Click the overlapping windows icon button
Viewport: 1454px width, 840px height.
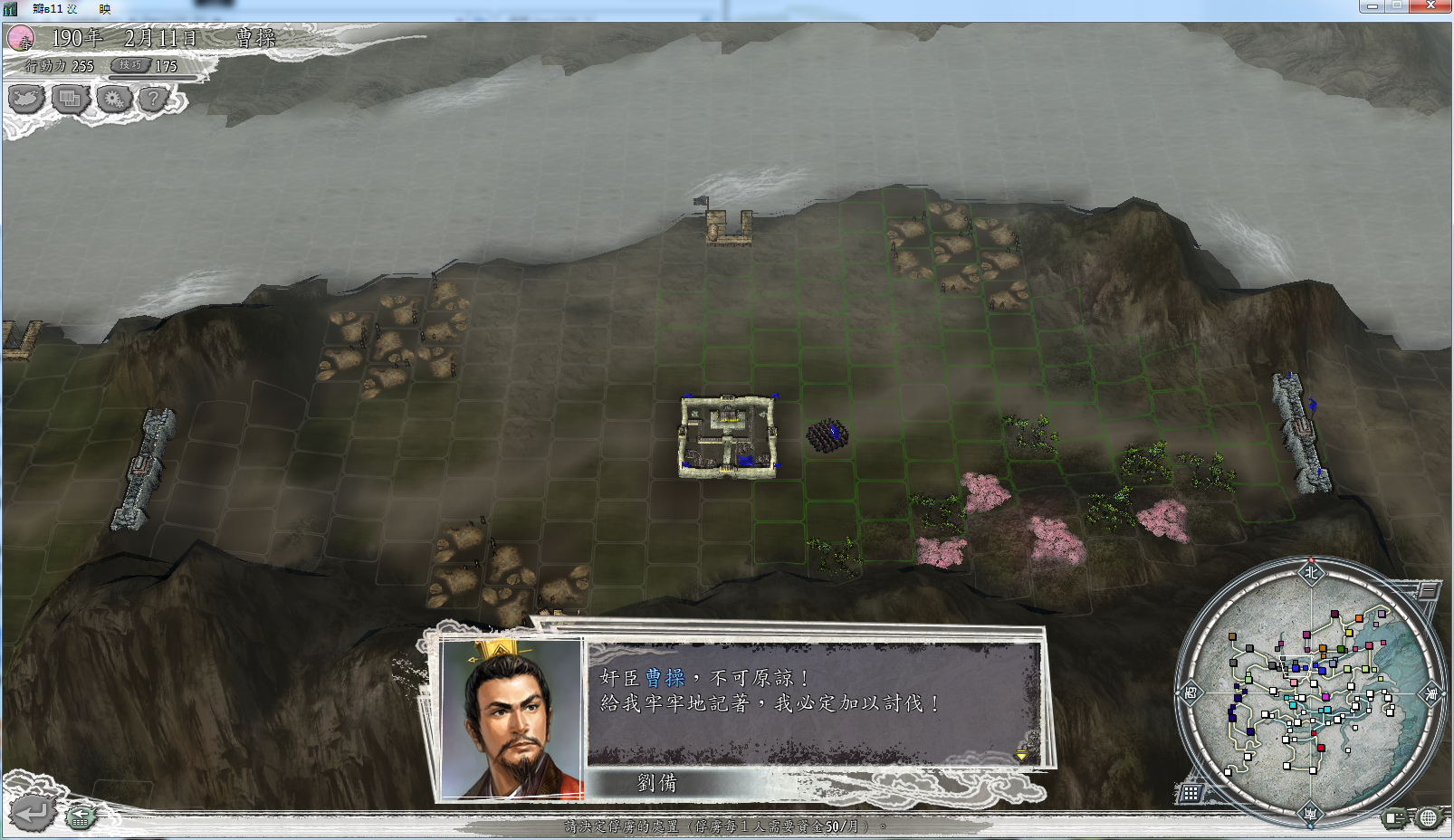coord(70,98)
